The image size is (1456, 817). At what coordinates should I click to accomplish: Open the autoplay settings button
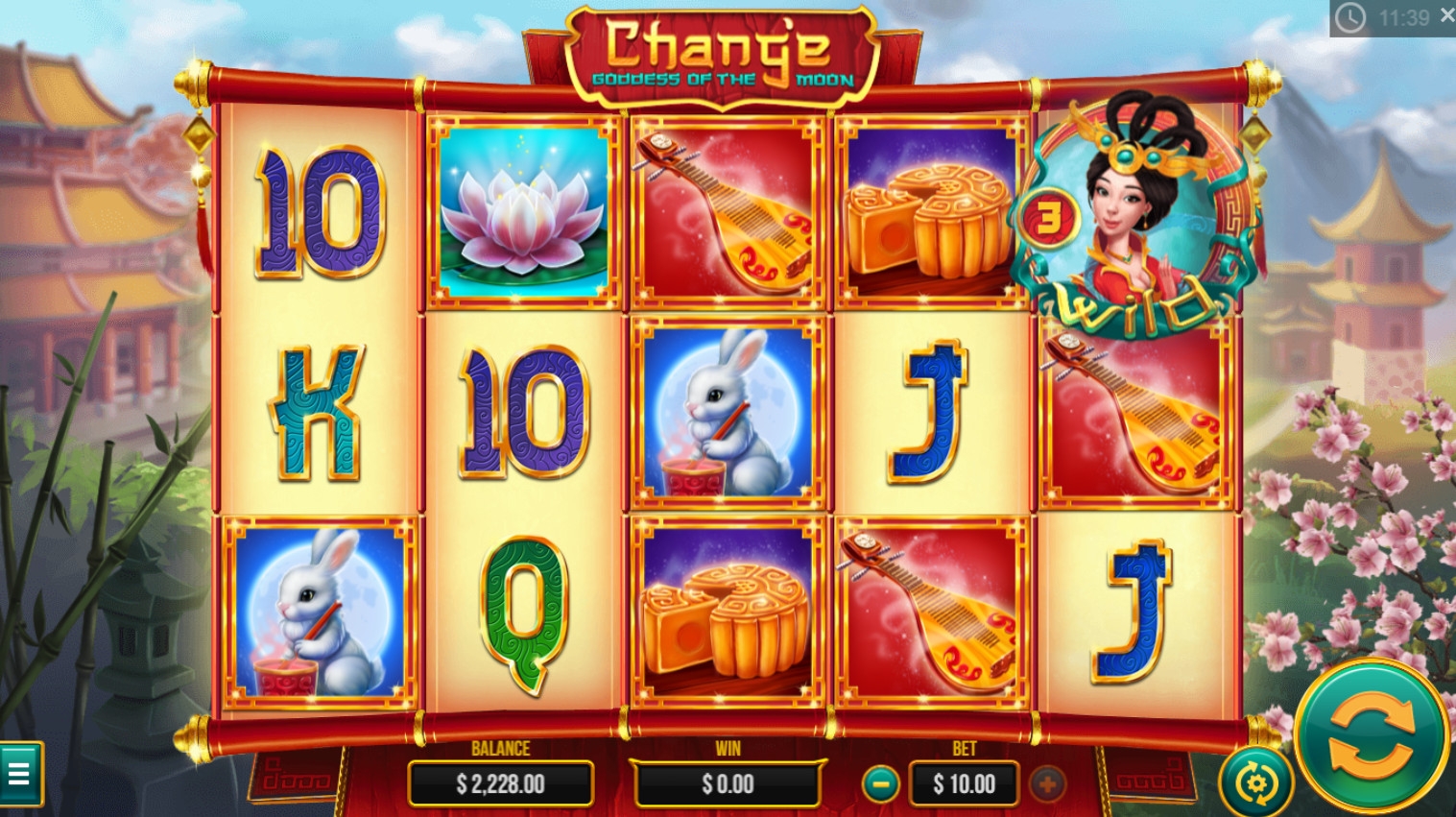point(1254,783)
